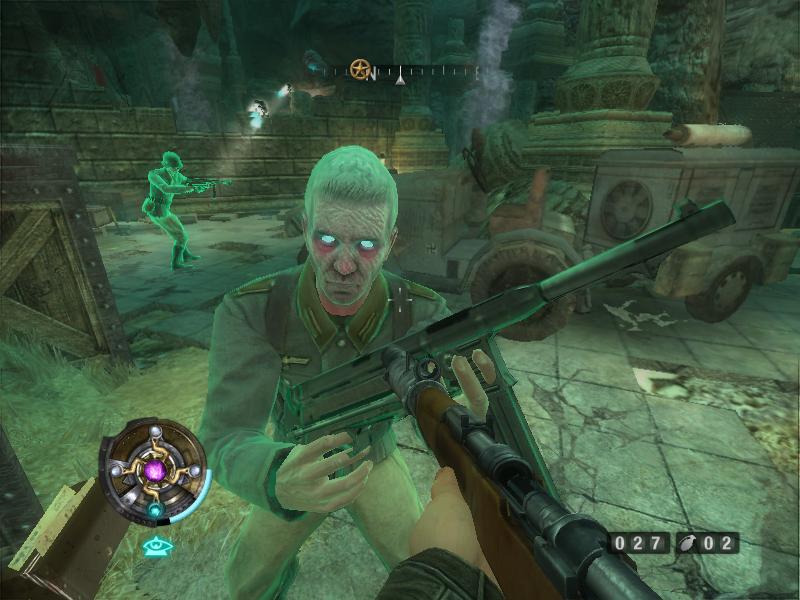800x600 pixels.
Task: Select the grenade icon
Action: 689,544
